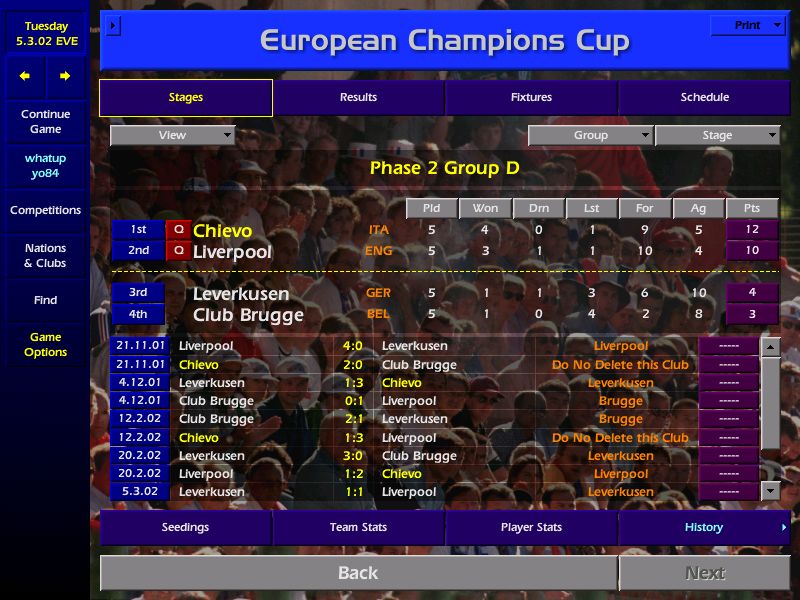This screenshot has width=800, height=600.
Task: Go forward with the right arrow
Action: [x=65, y=76]
